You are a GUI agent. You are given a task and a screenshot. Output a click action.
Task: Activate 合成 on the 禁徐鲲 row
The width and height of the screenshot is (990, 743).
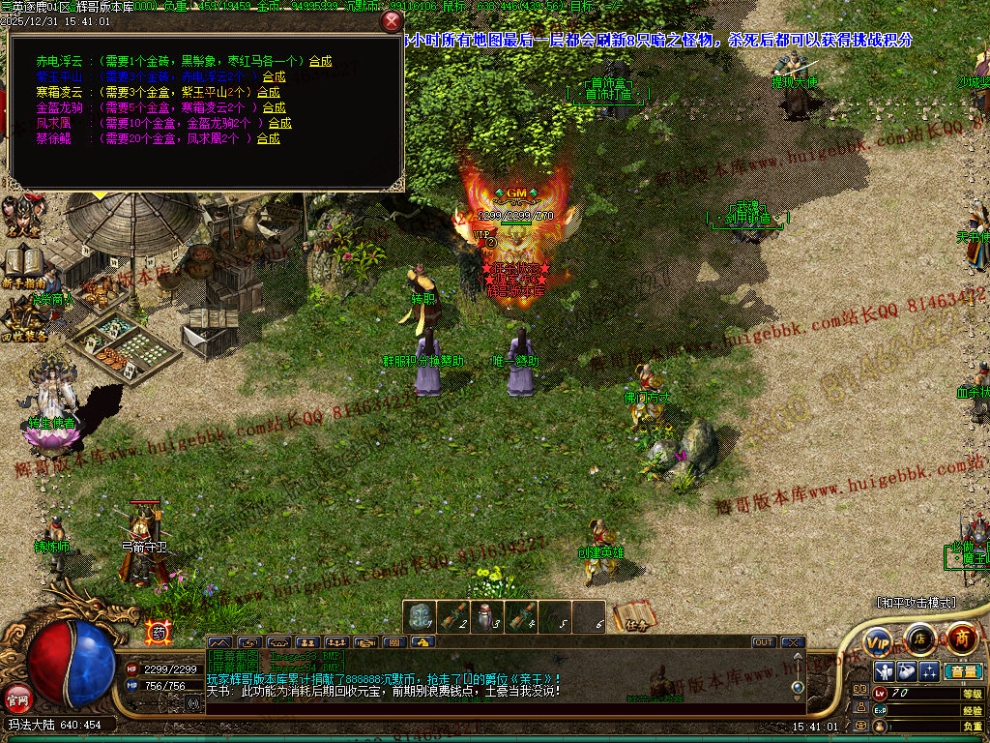pyautogui.click(x=268, y=139)
